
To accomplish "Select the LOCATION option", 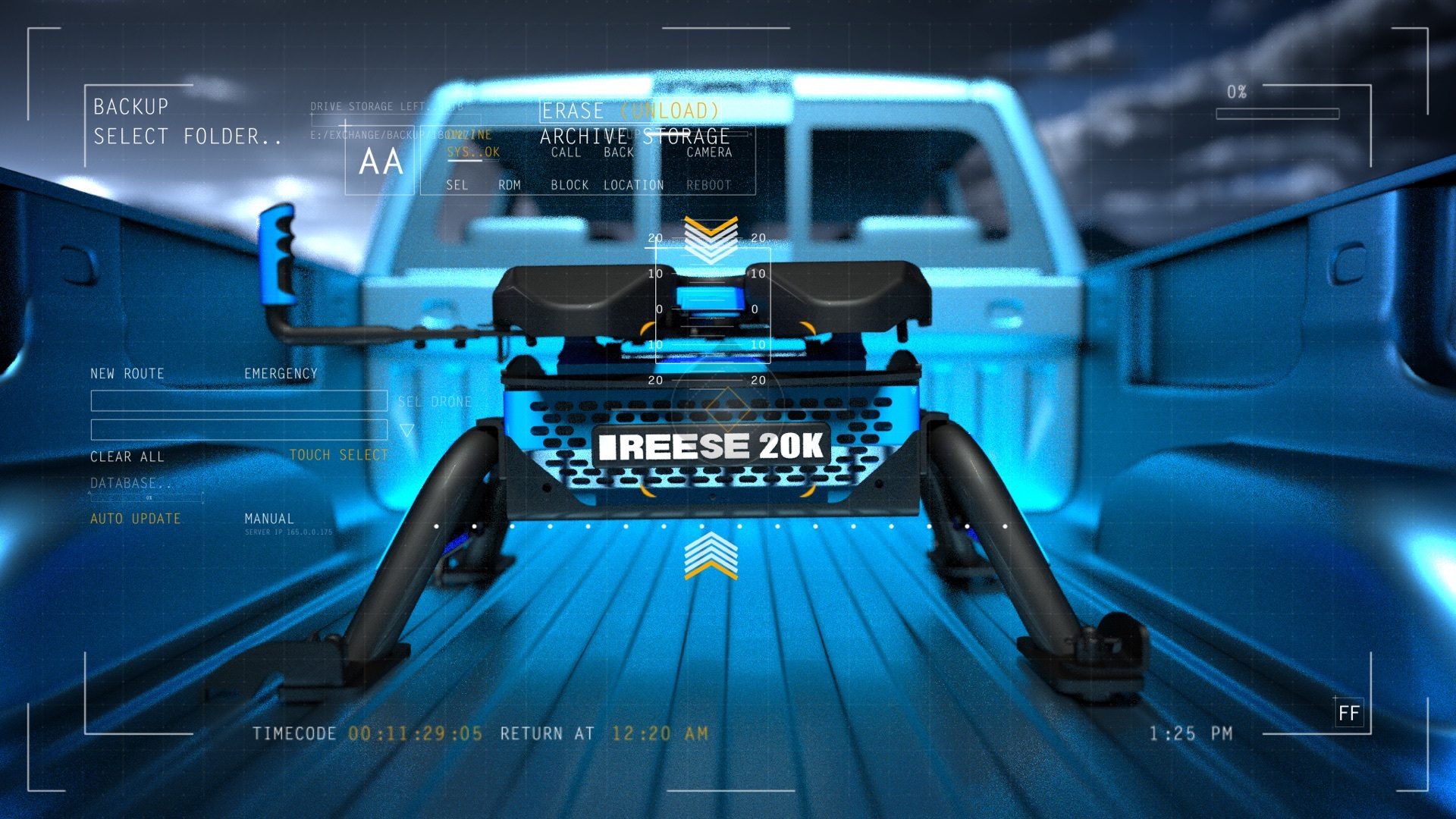I will click(633, 185).
